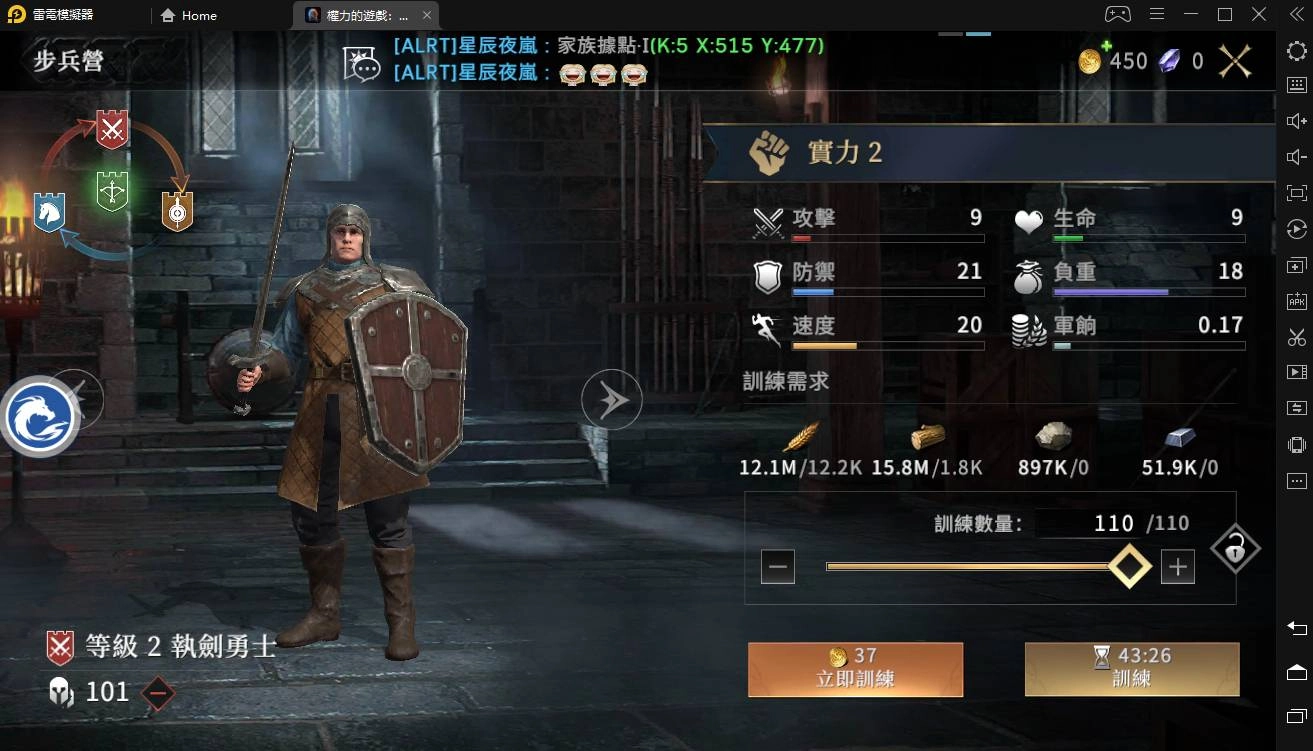The width and height of the screenshot is (1313, 751).
Task: Click the 立即訓練 instant train button
Action: coord(855,668)
